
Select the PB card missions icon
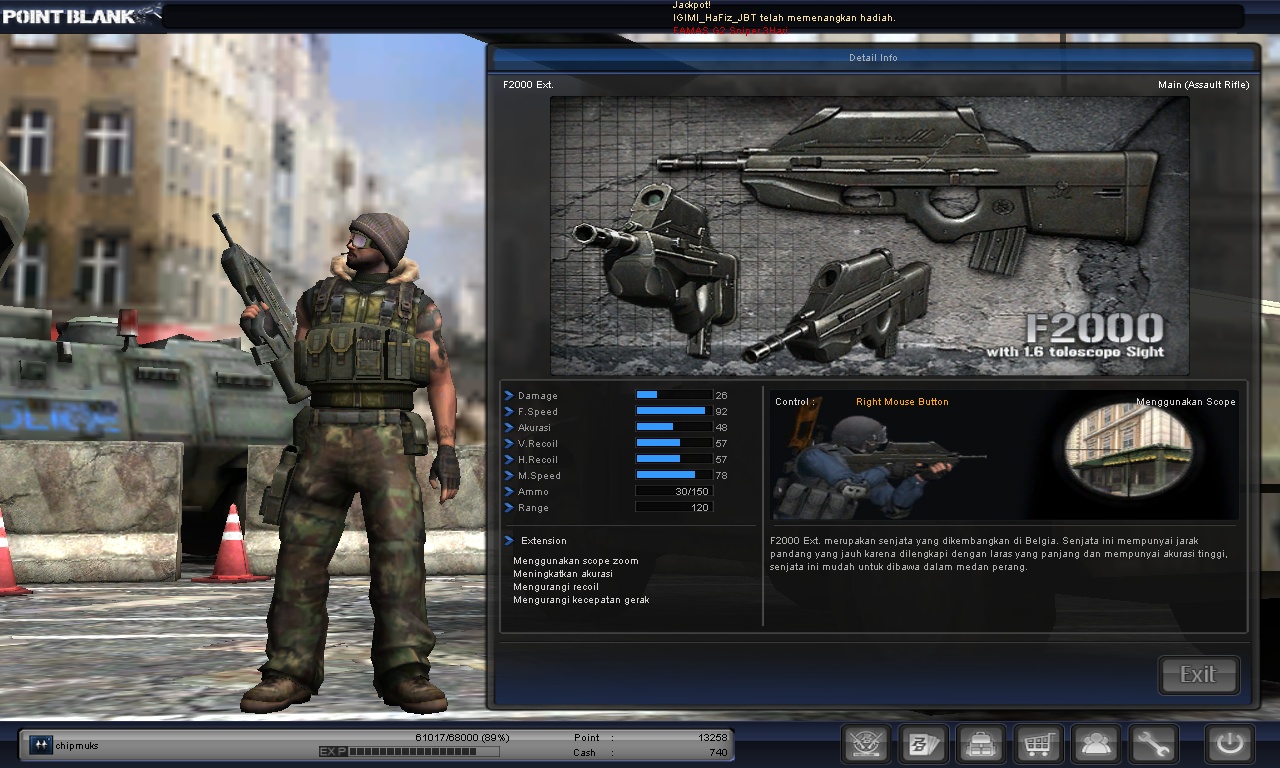coord(922,743)
